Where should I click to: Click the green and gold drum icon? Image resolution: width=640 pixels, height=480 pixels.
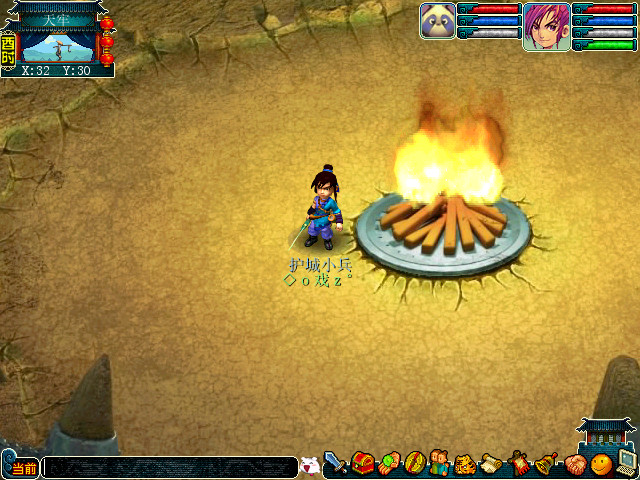(414, 464)
